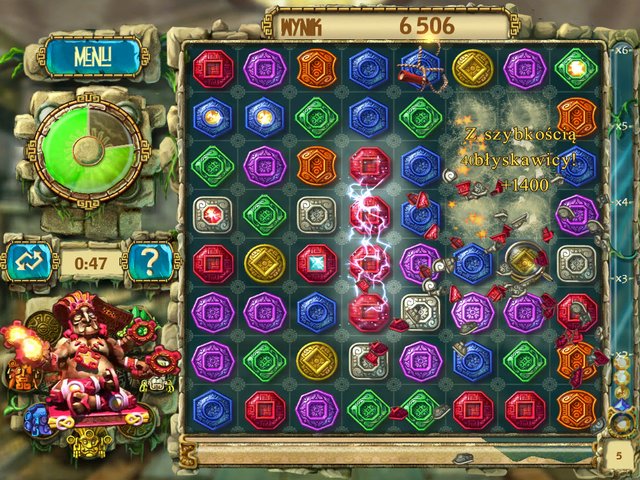Pick the silver tile holding a red gem
Screen dimensions: 640x480
(x=212, y=213)
